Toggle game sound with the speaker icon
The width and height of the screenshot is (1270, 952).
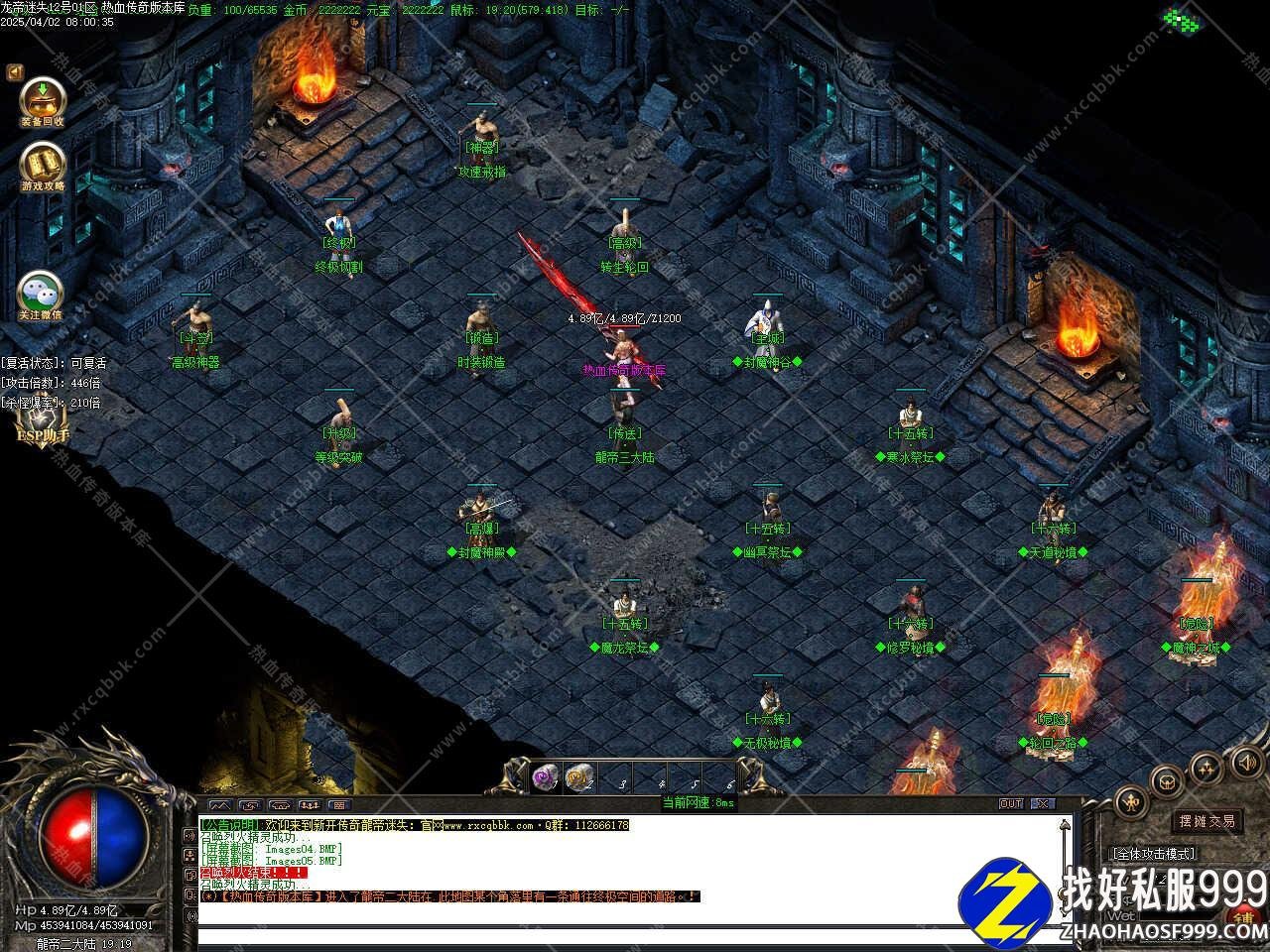point(1245,762)
